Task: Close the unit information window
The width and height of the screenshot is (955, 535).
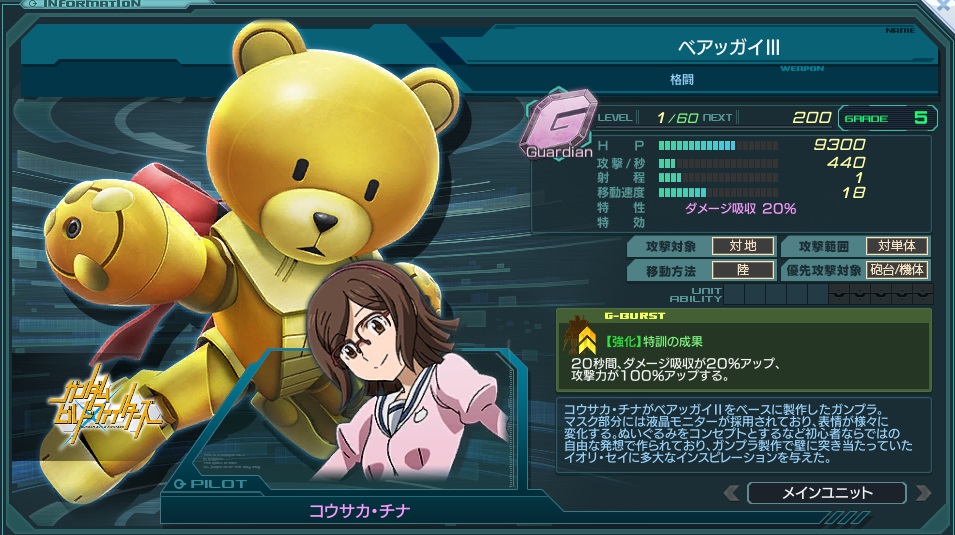Action: (x=944, y=6)
